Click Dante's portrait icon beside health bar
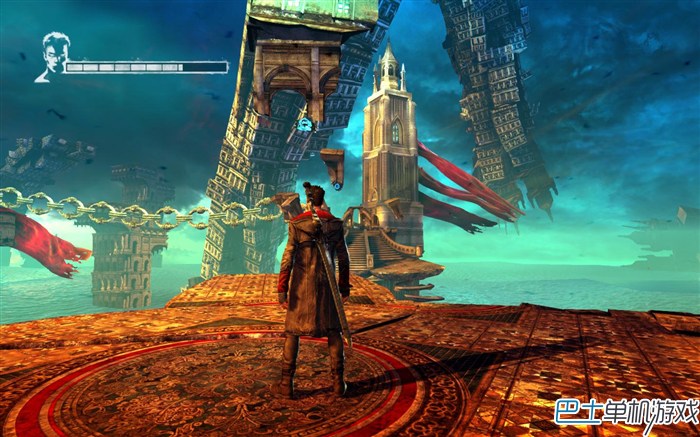Image resolution: width=700 pixels, height=437 pixels. [50, 57]
